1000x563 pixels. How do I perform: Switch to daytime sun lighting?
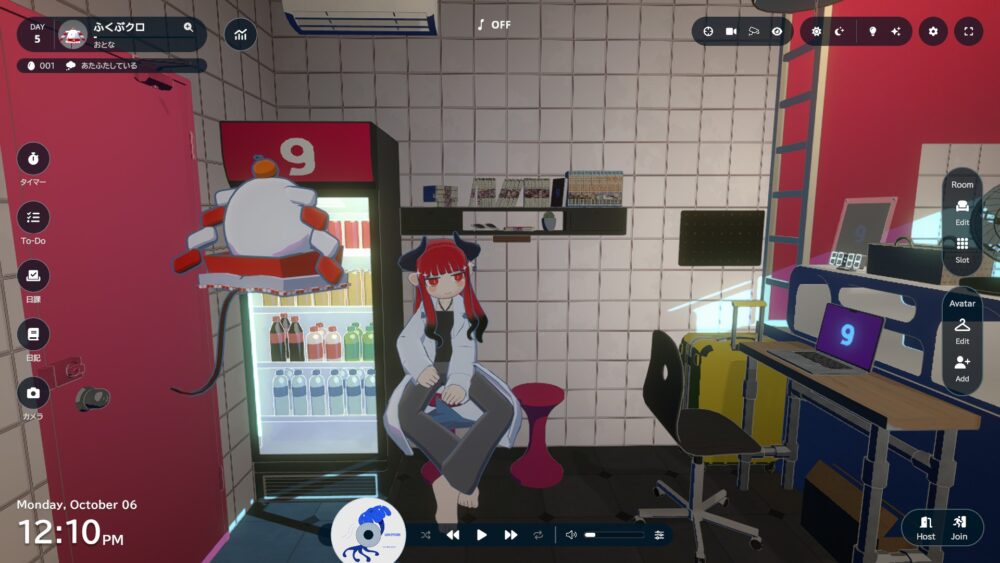click(816, 32)
